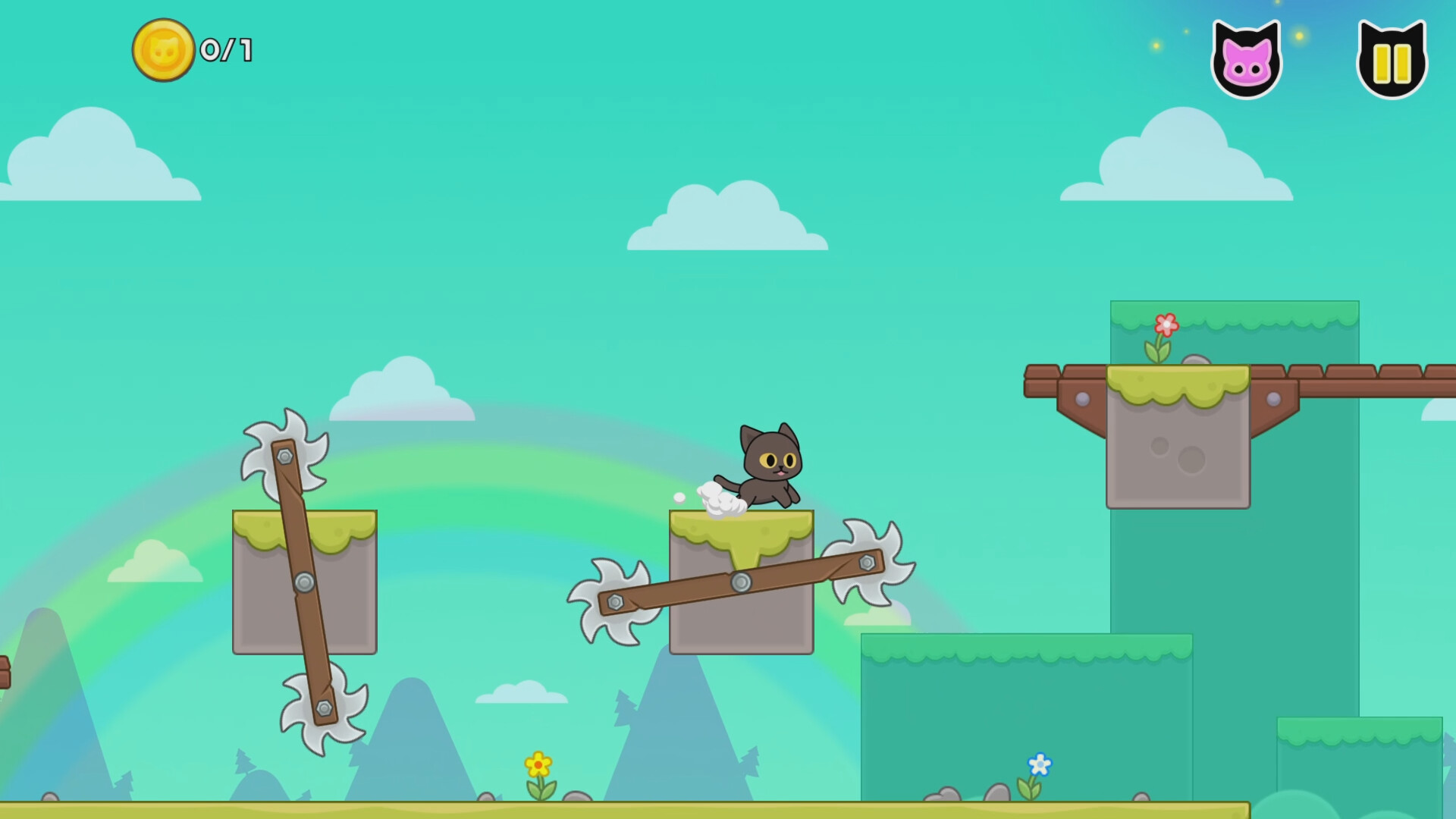Screen dimensions: 1456x819
Task: Click the golden cat coin counter icon
Action: pos(163,52)
